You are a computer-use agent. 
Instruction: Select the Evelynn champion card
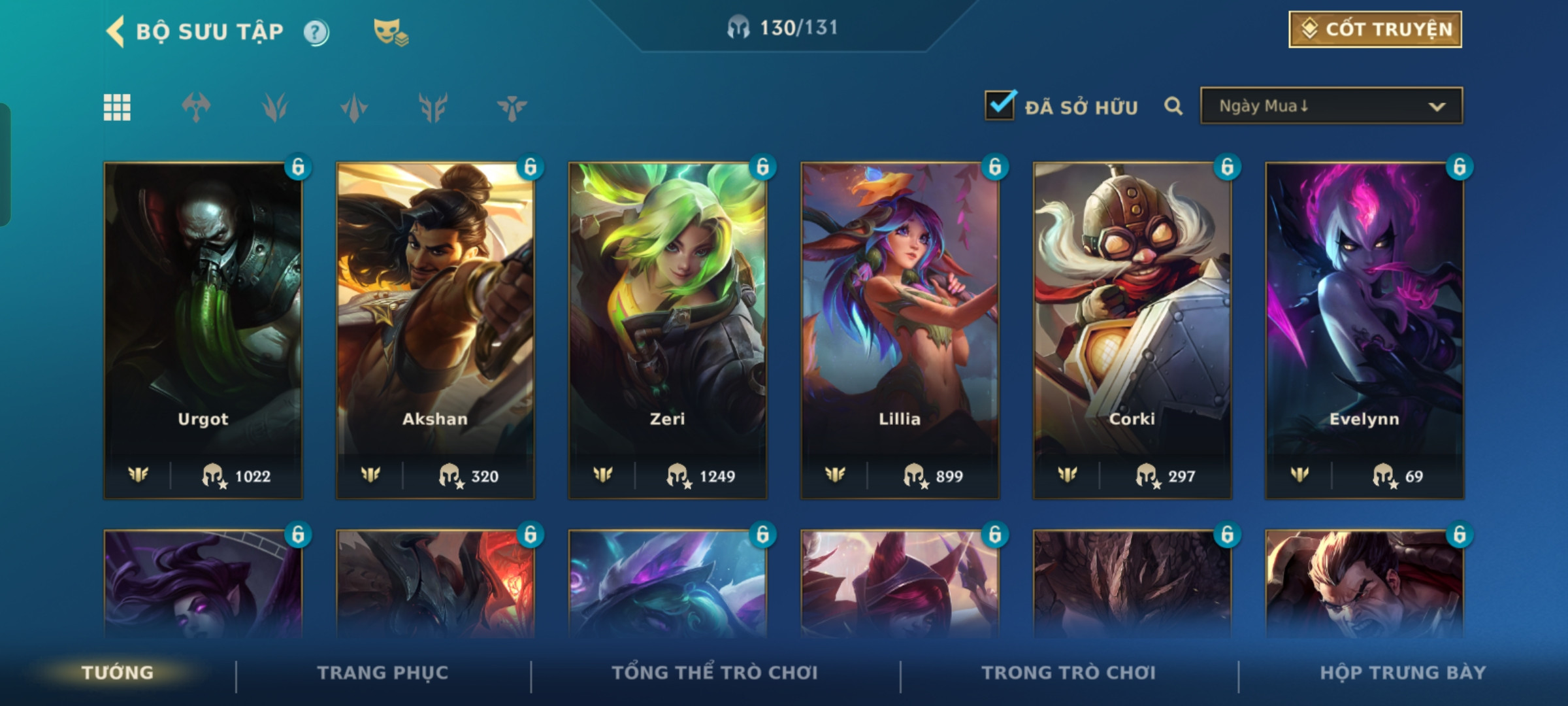click(x=1364, y=330)
